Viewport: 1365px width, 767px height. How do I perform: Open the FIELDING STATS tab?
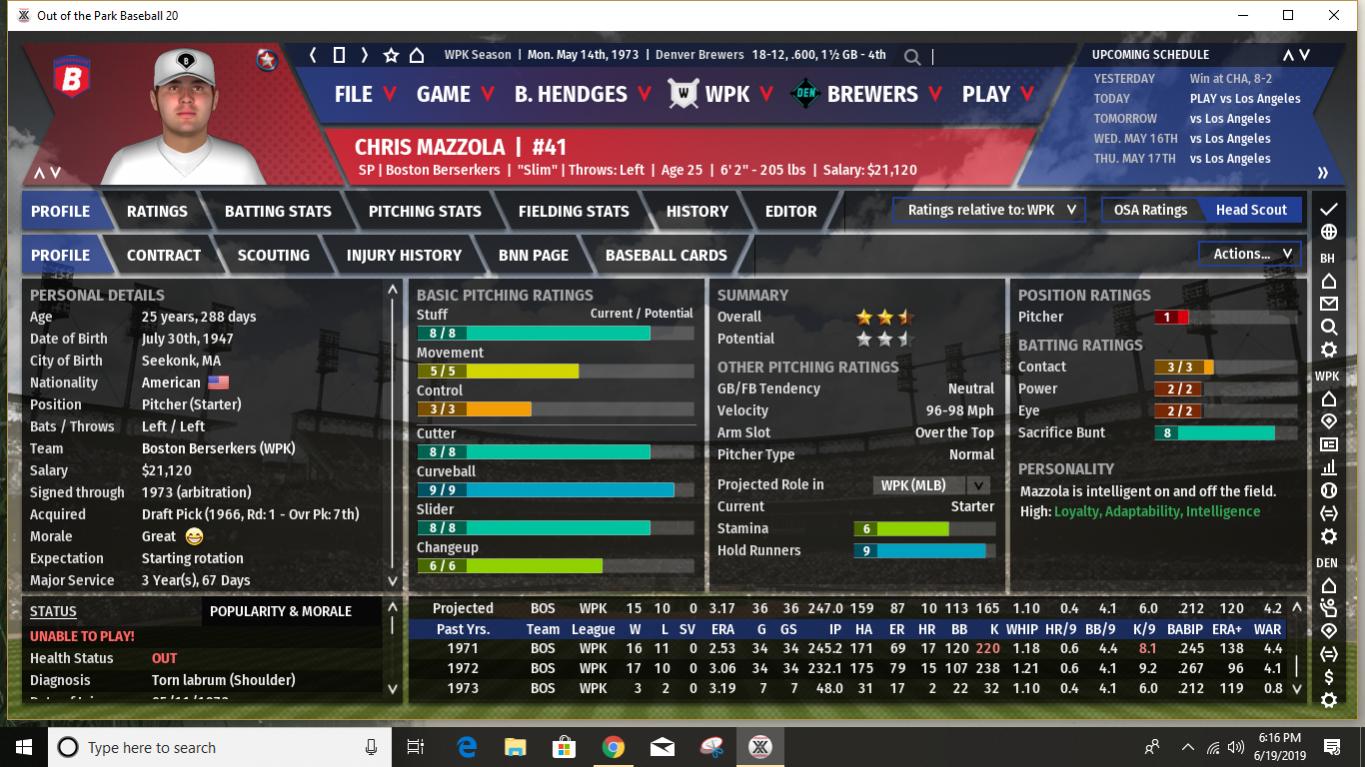point(573,211)
